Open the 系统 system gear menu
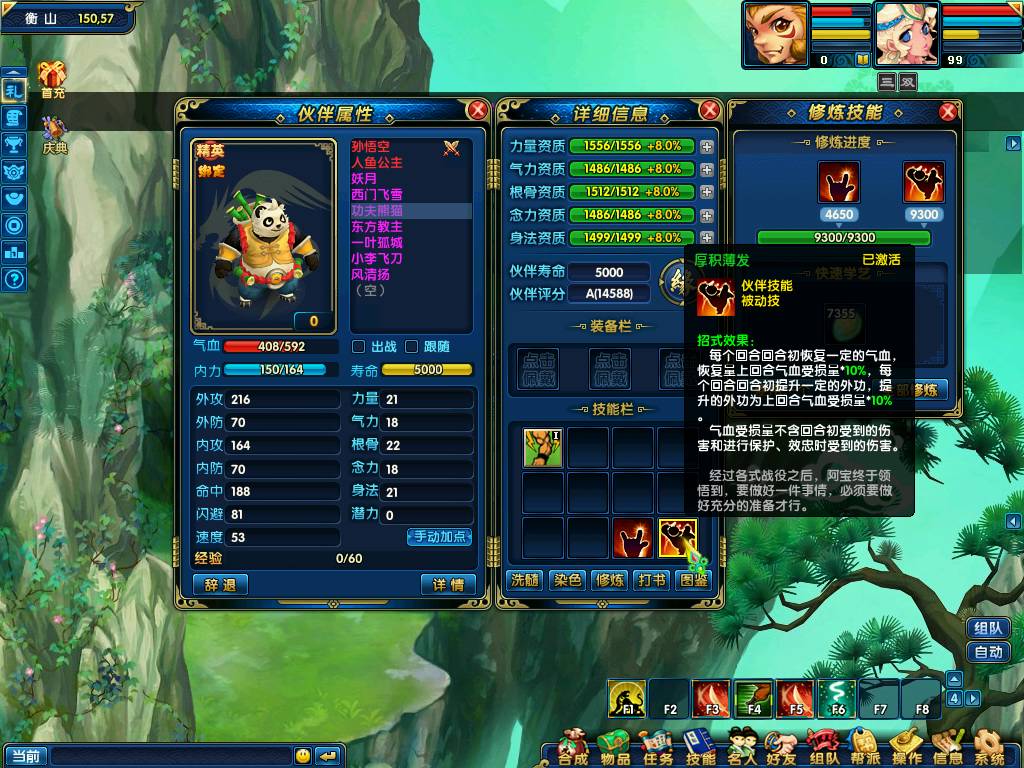1024x768 pixels. point(990,747)
